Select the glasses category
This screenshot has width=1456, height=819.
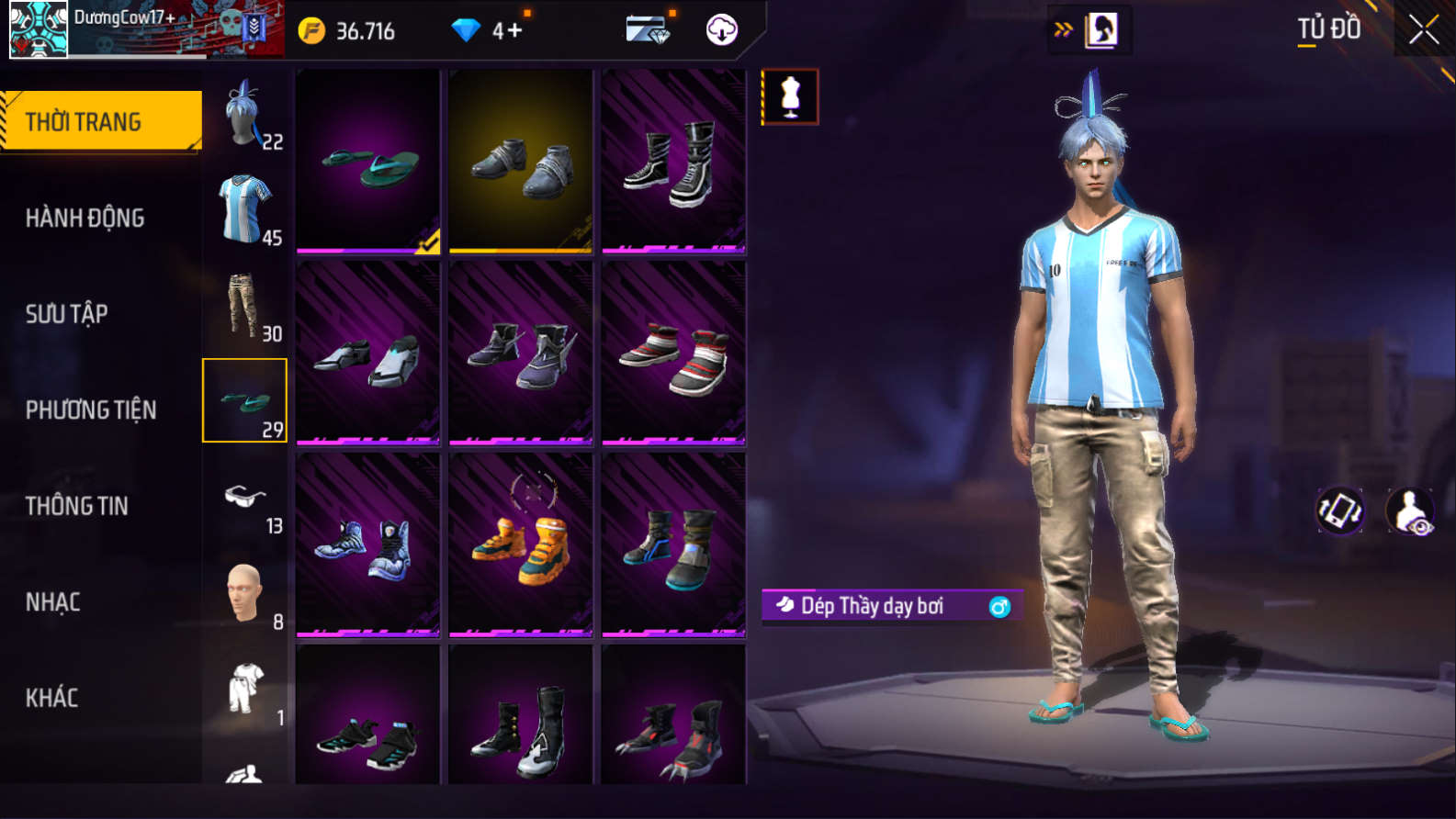click(245, 499)
